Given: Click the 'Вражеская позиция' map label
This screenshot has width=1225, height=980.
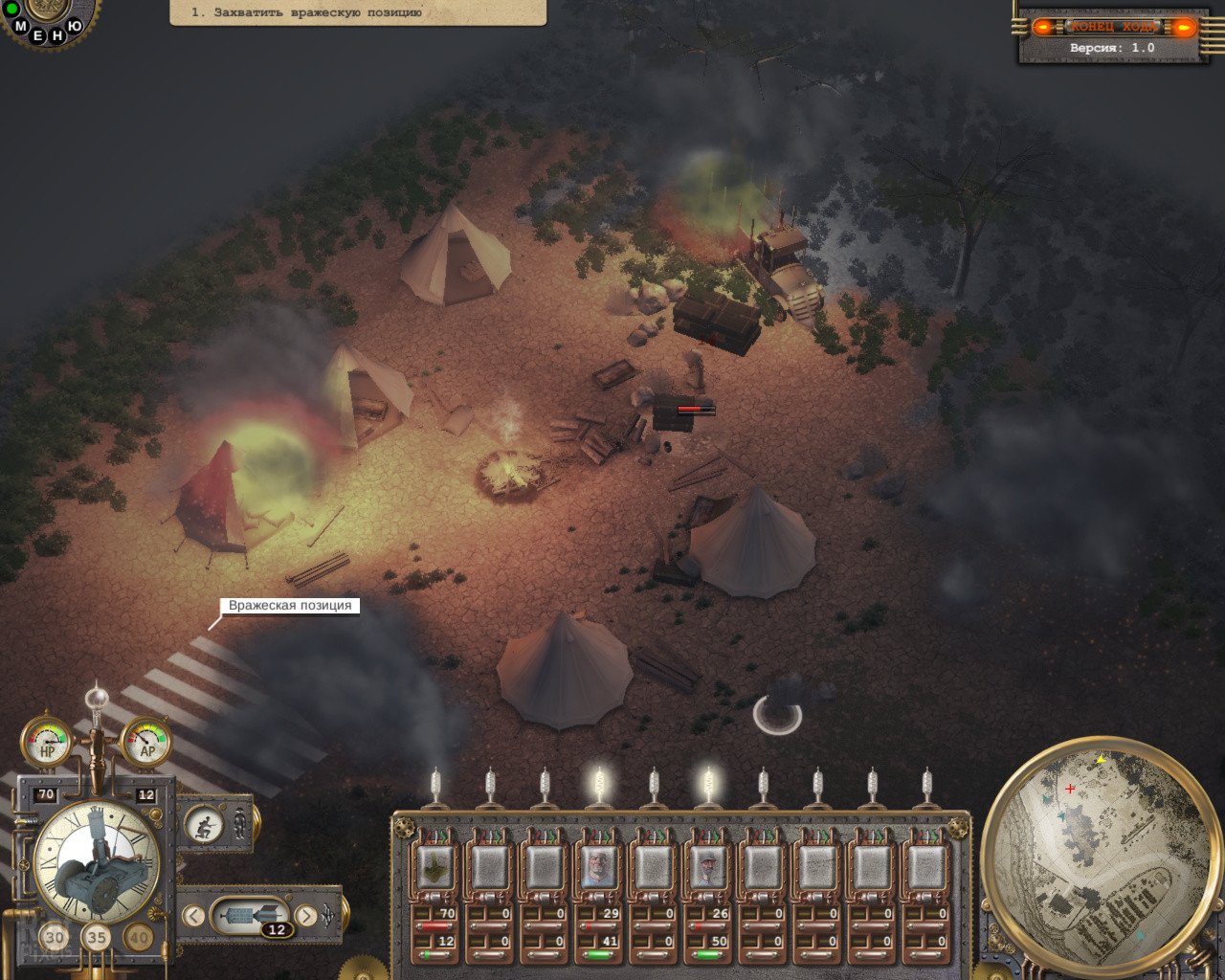Looking at the screenshot, I should pos(290,606).
